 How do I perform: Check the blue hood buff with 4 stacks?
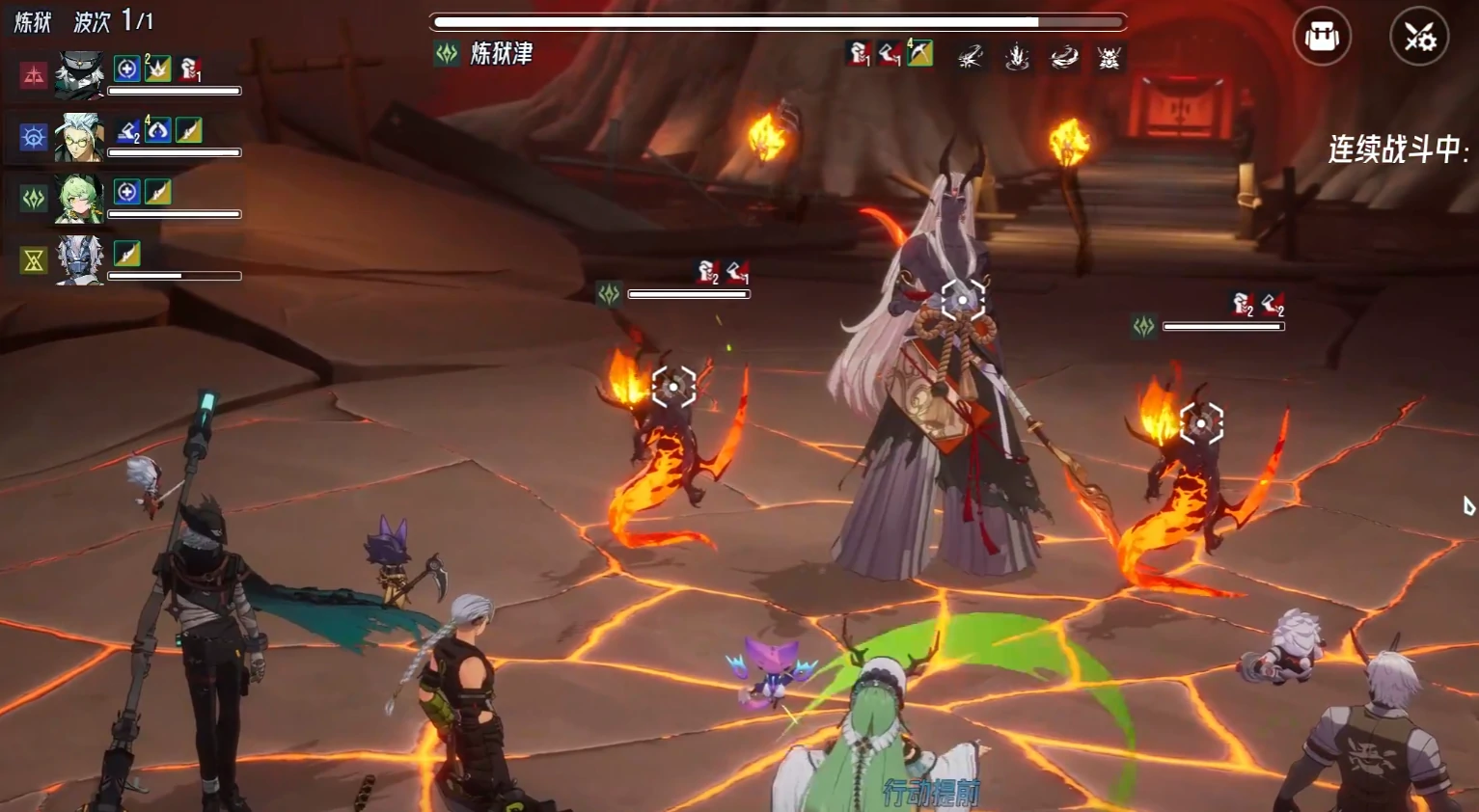tap(157, 130)
